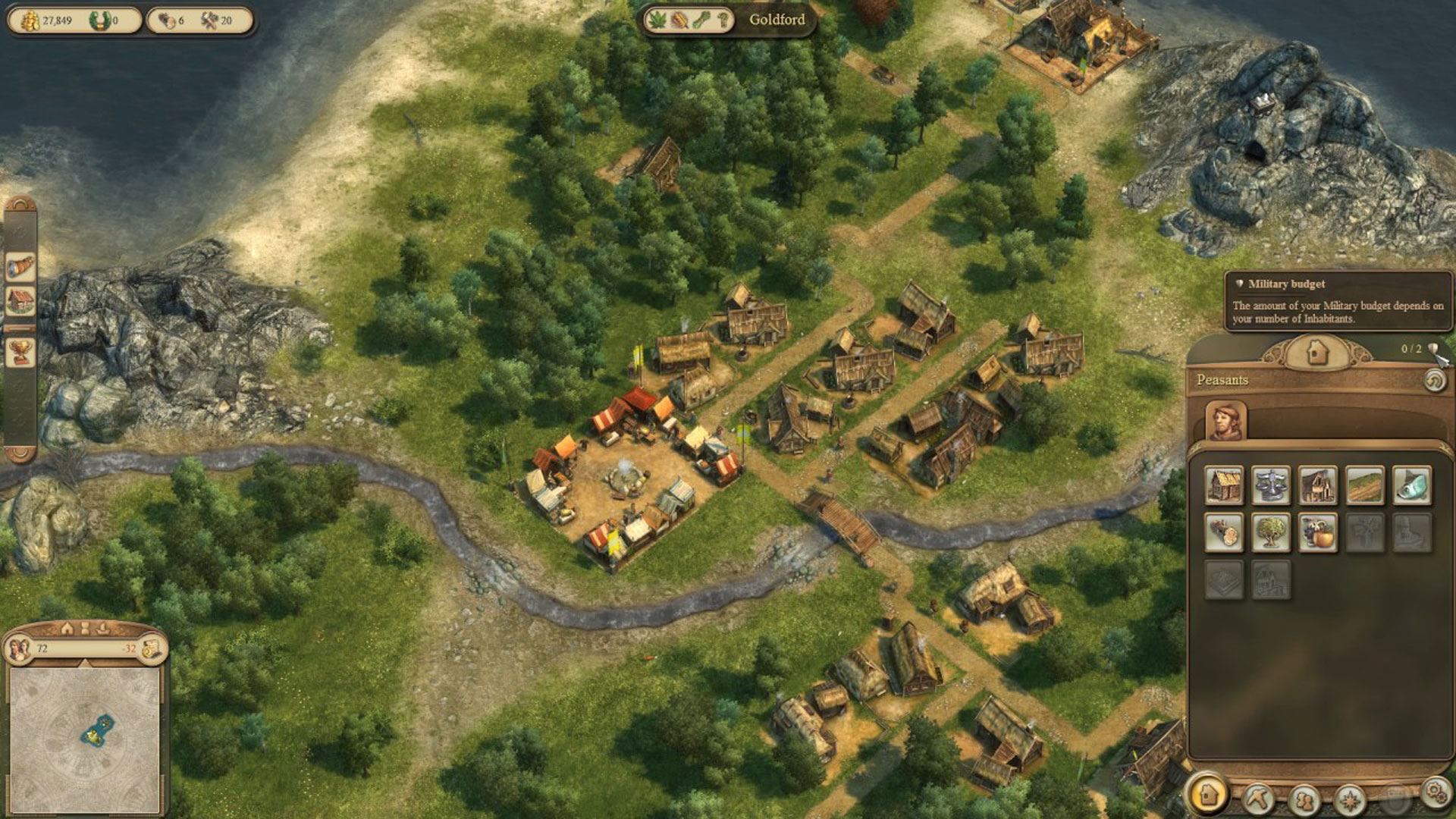Select the fisherman's hut fish icon

click(x=1411, y=485)
